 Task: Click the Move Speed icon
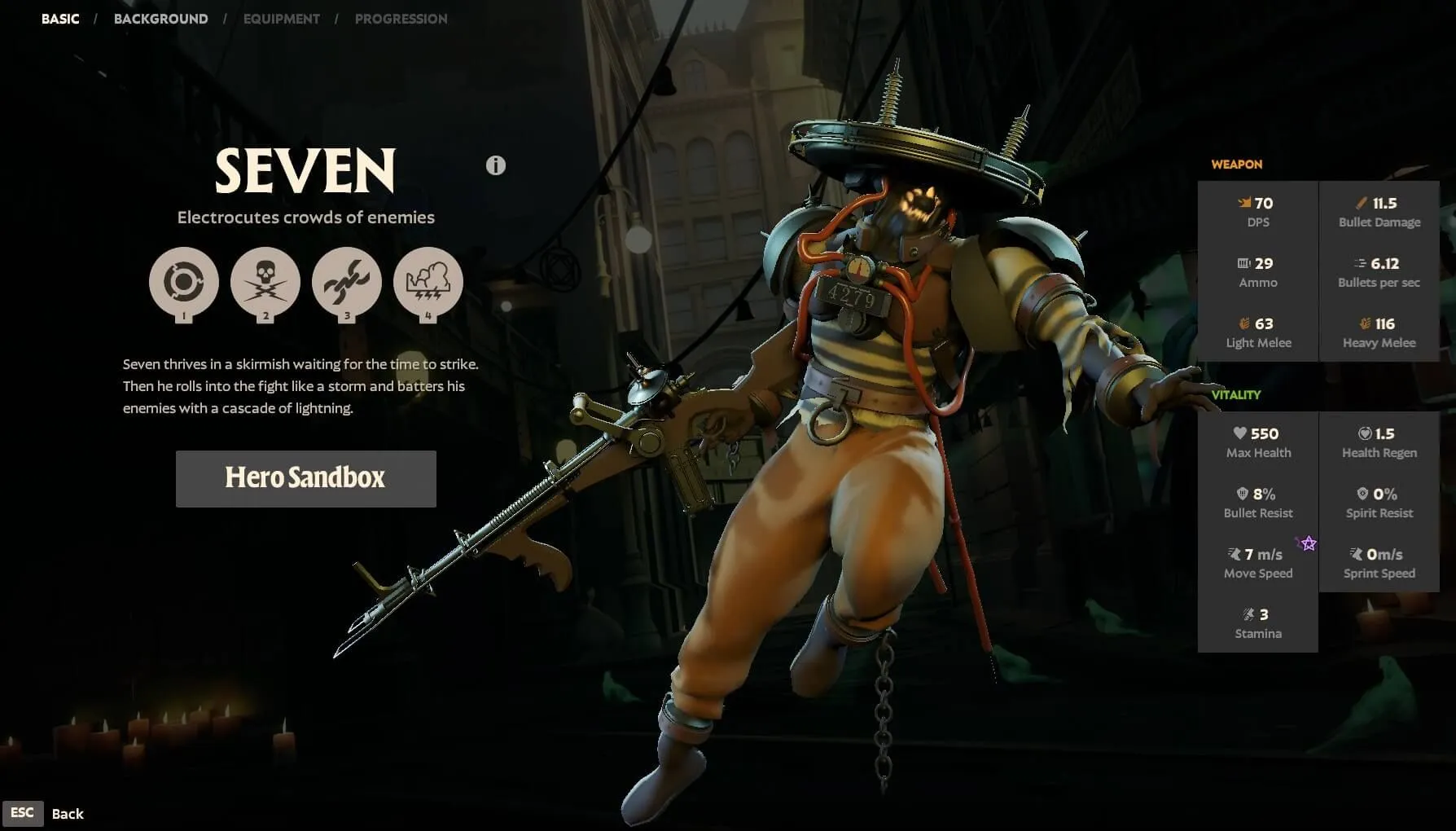coord(1232,554)
